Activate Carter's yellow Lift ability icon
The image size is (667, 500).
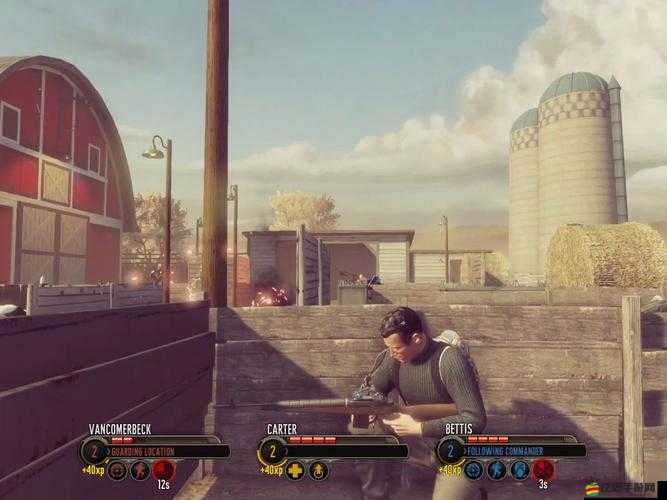click(318, 469)
